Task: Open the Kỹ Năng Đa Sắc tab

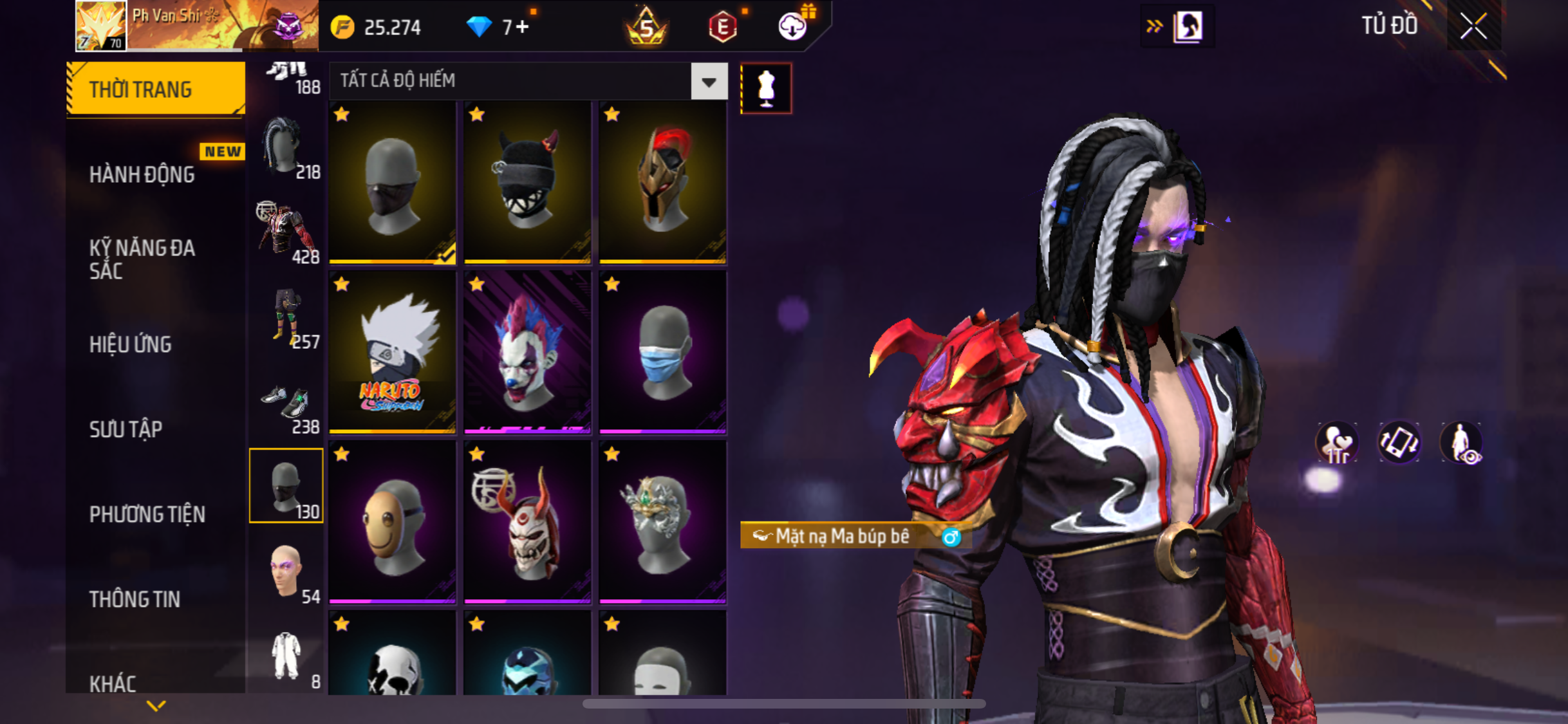Action: (142, 259)
